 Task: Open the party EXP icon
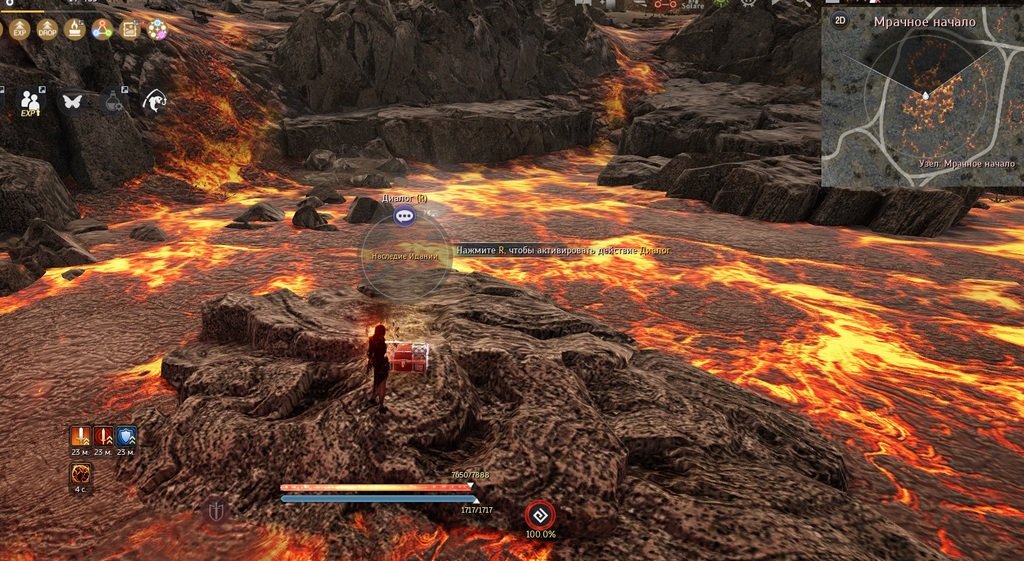(31, 102)
